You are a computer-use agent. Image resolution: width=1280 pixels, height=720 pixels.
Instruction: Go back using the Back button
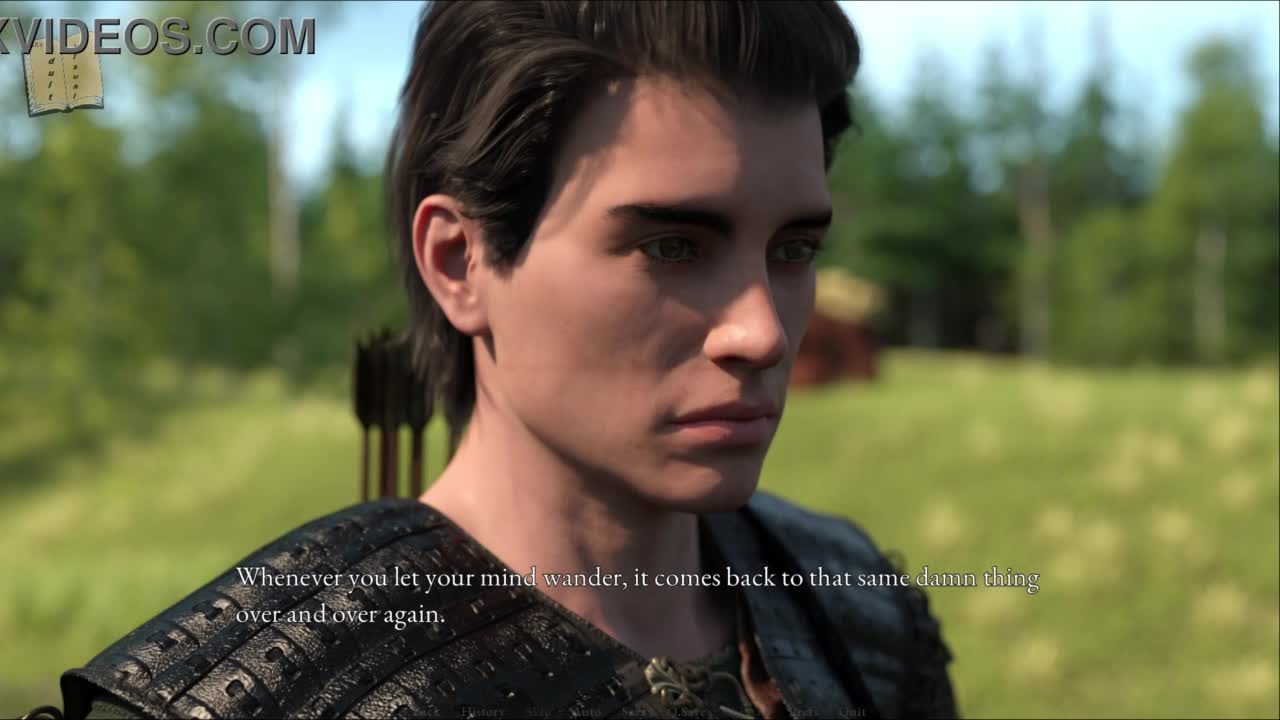click(x=428, y=712)
